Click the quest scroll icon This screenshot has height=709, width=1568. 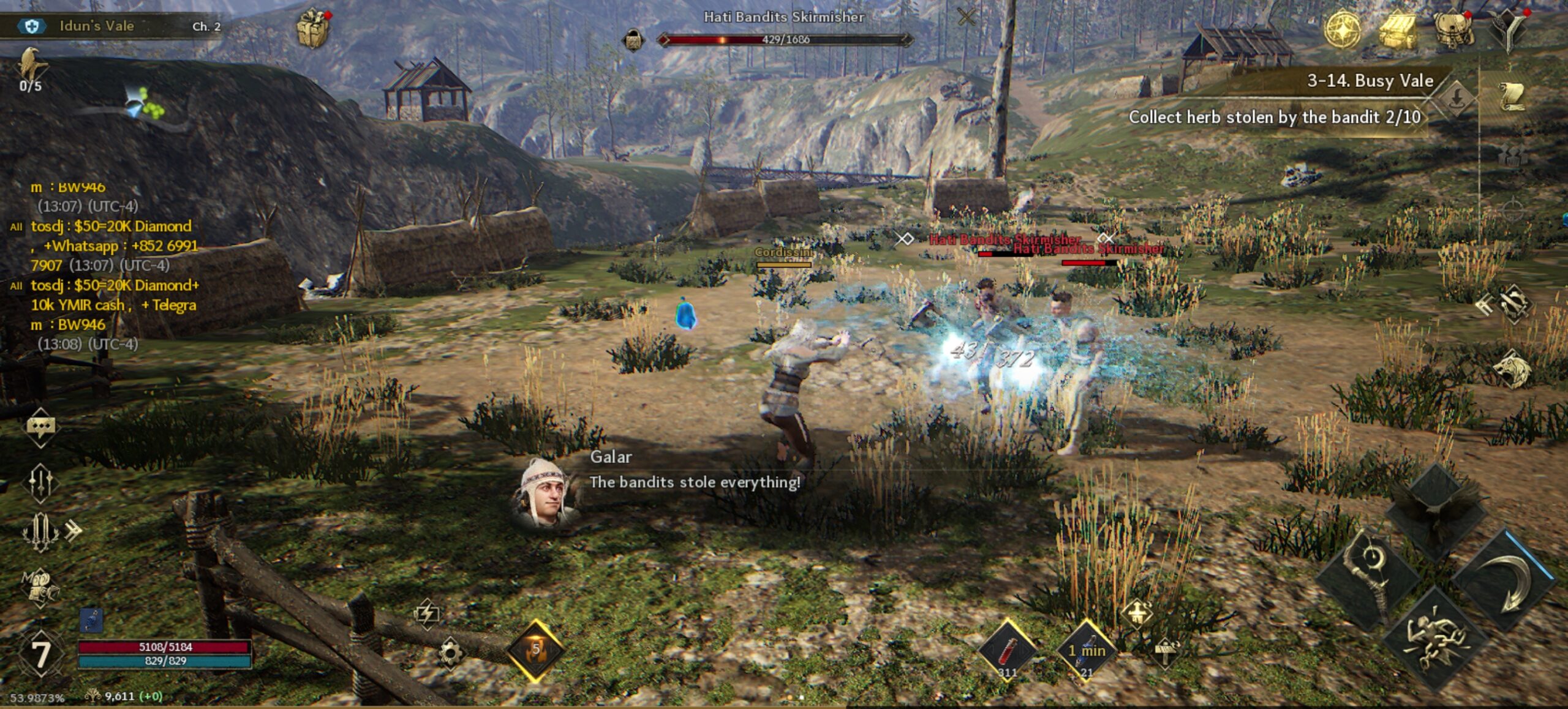pos(1512,96)
